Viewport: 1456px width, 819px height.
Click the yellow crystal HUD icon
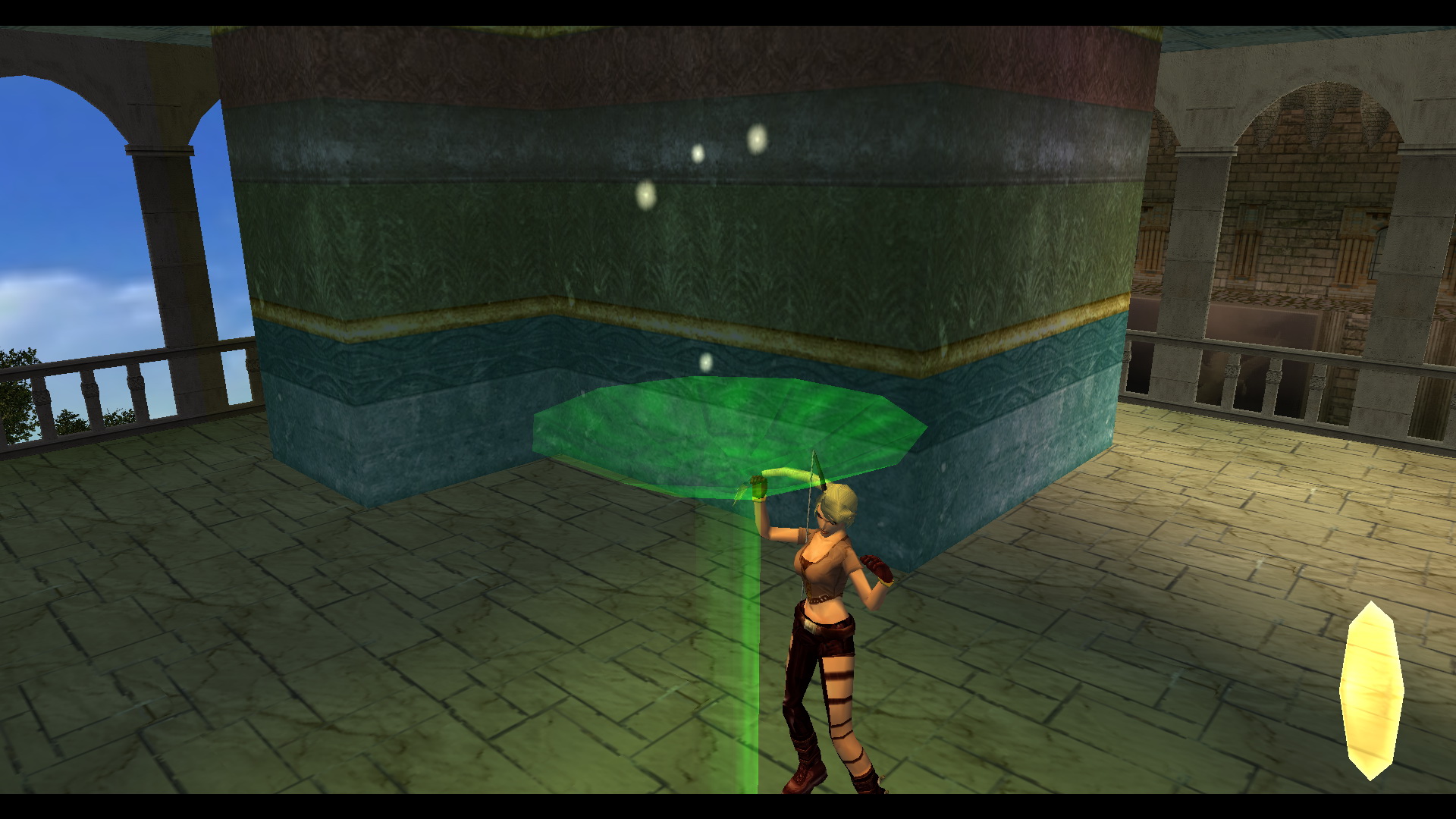[1371, 690]
